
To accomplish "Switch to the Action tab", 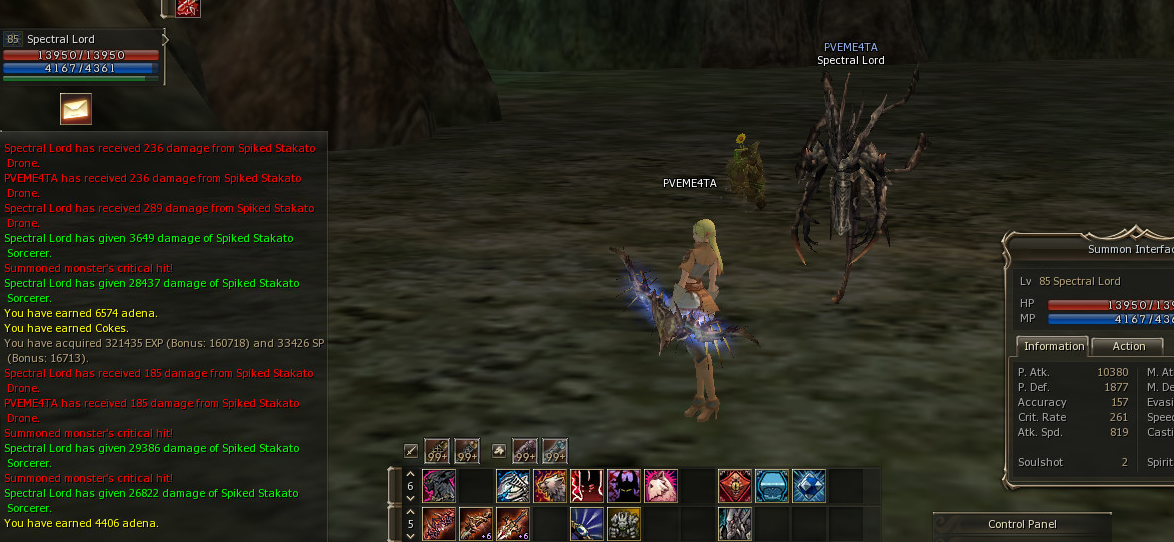I will tap(1128, 346).
